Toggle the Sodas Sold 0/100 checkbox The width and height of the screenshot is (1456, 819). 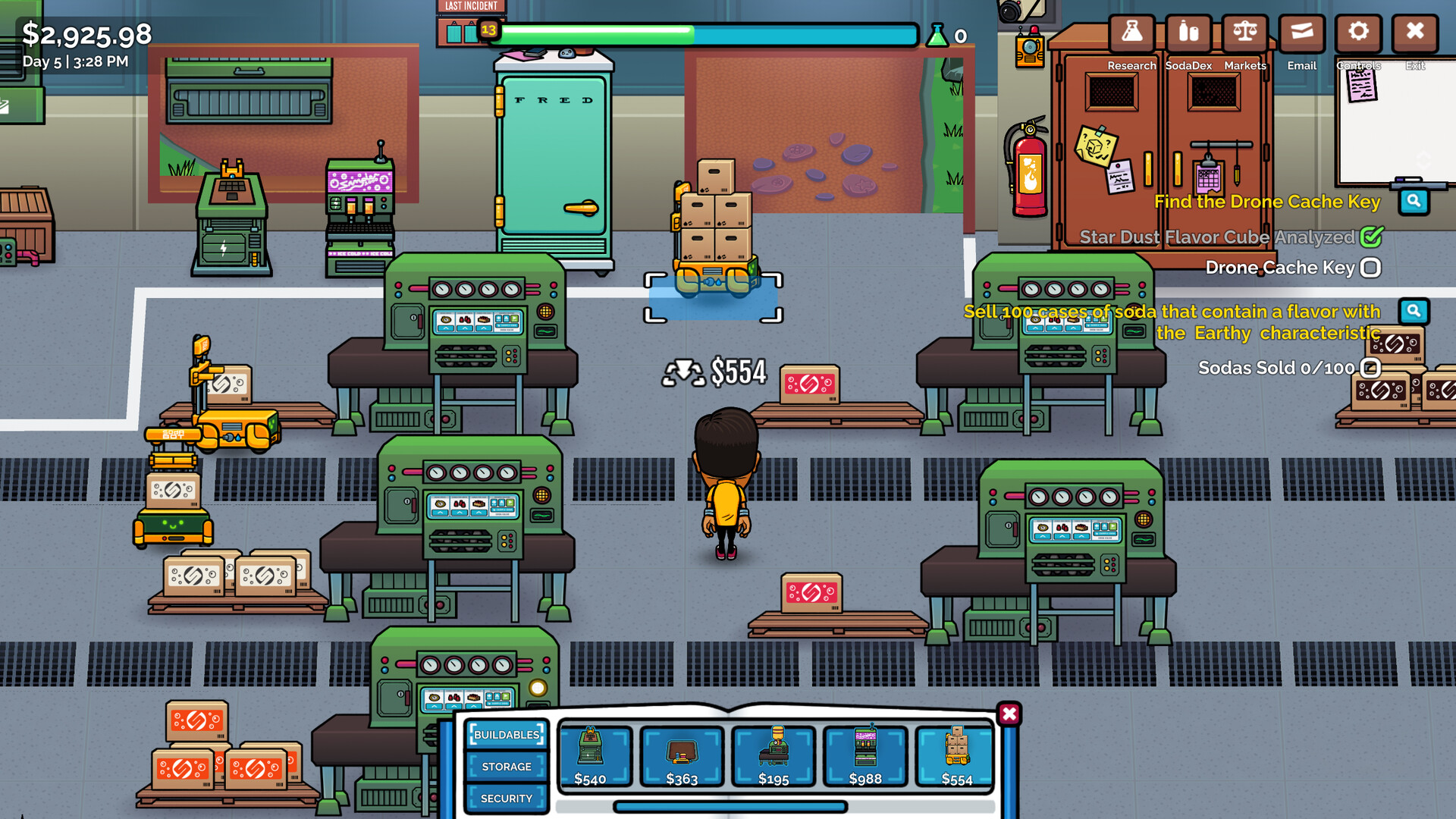[x=1370, y=368]
